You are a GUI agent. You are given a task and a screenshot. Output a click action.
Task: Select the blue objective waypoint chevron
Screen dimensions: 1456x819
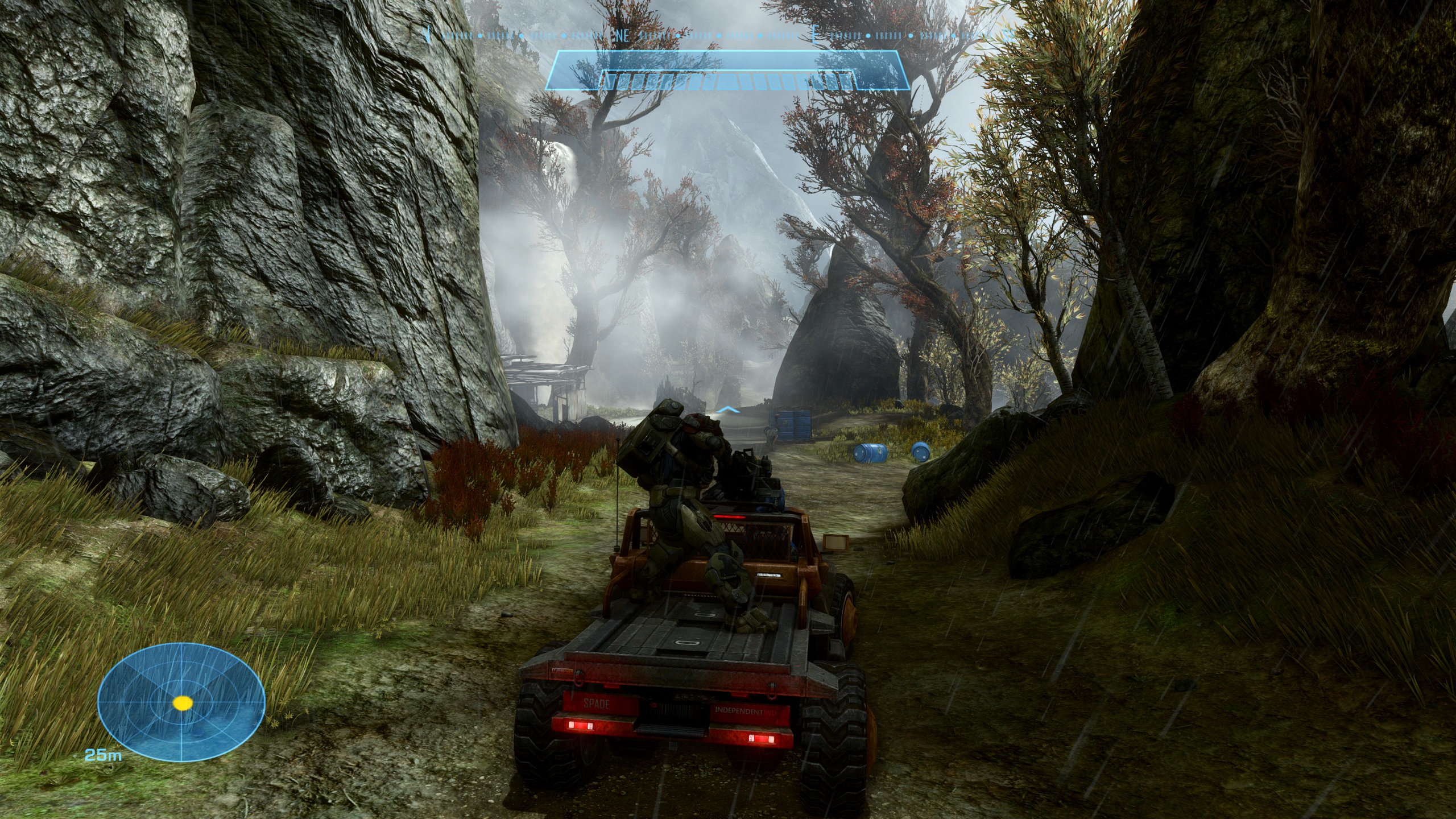(x=728, y=409)
